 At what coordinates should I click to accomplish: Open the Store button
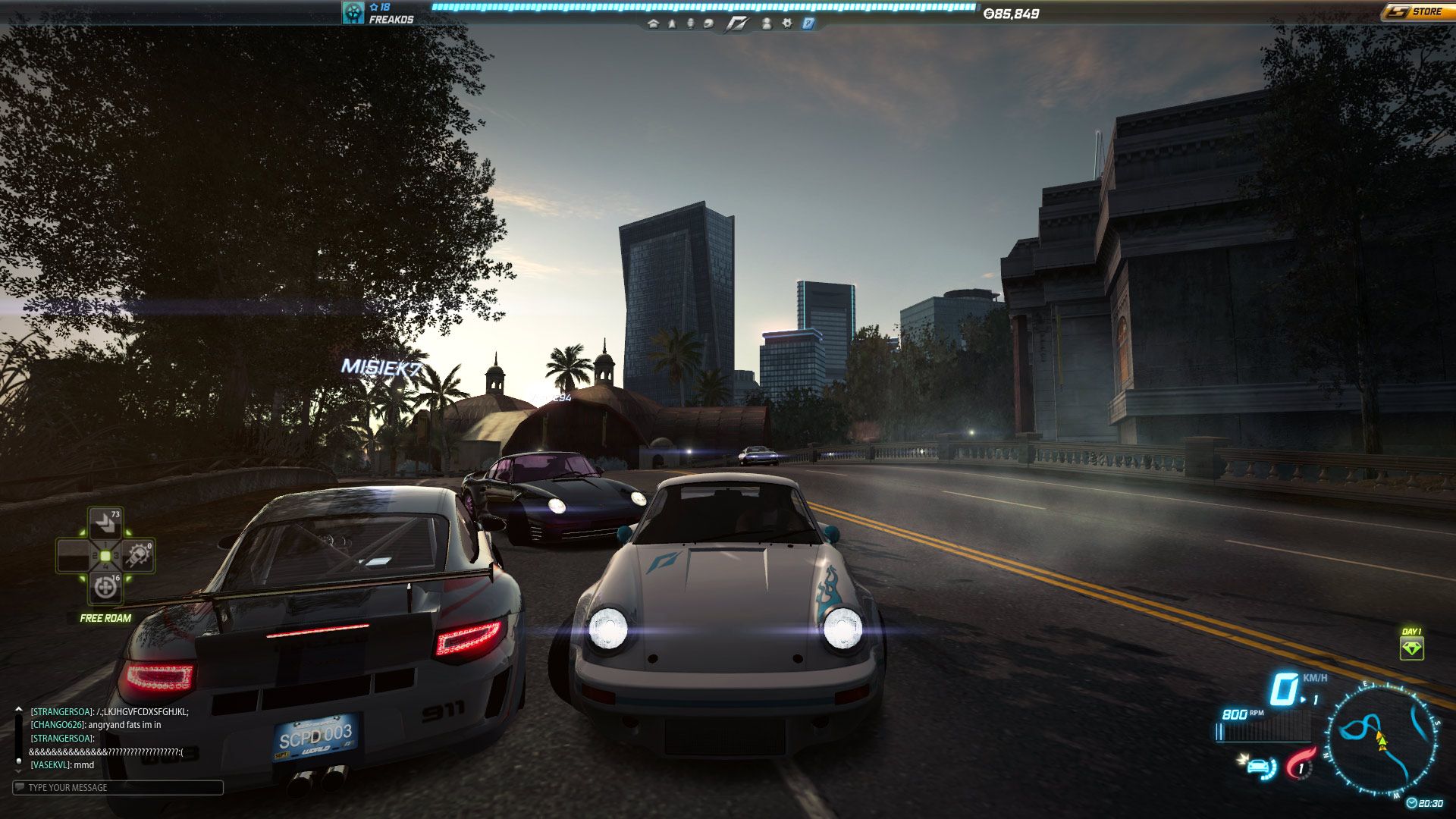click(1417, 11)
